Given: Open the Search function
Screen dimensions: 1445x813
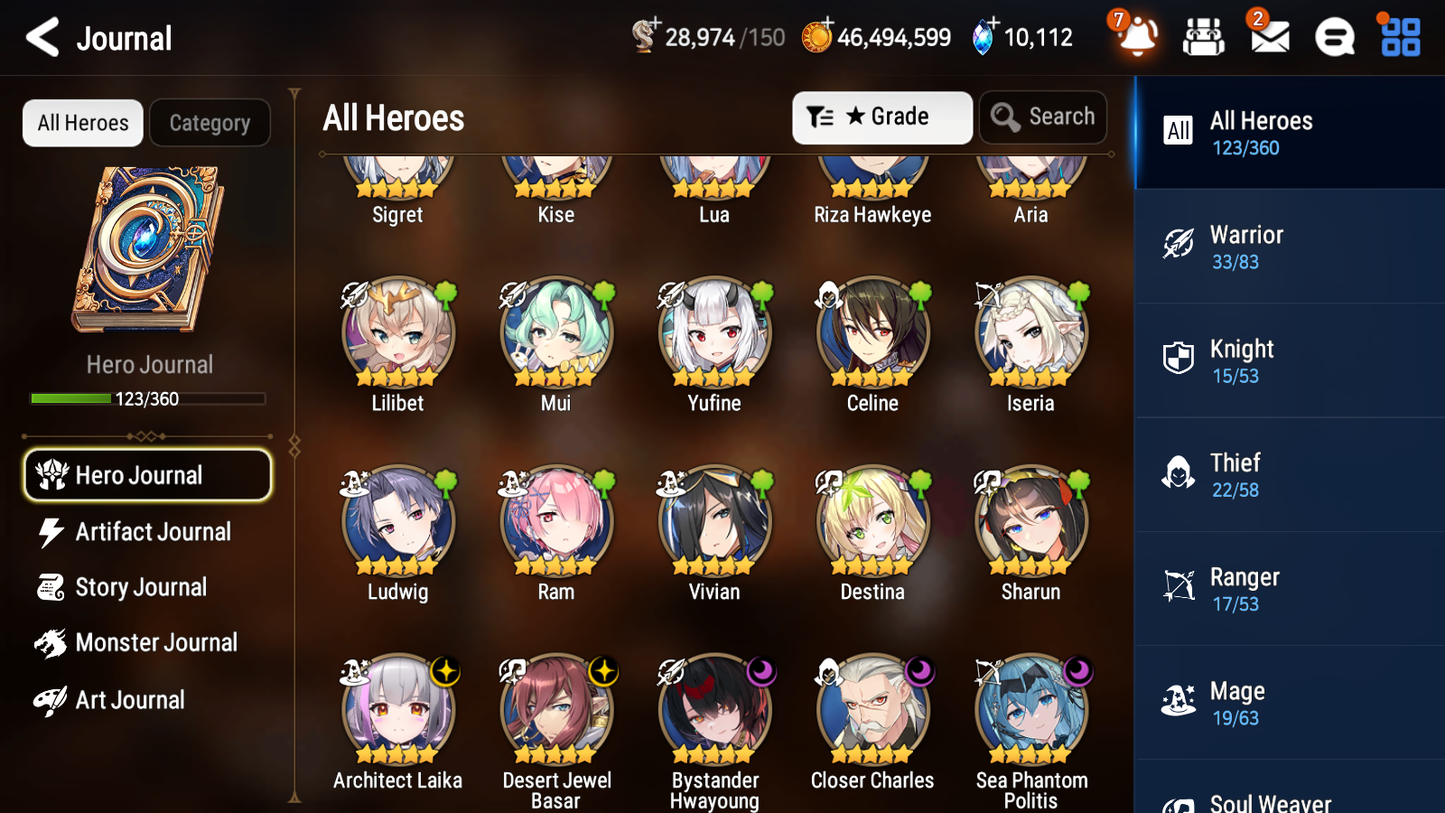Looking at the screenshot, I should 1043,117.
